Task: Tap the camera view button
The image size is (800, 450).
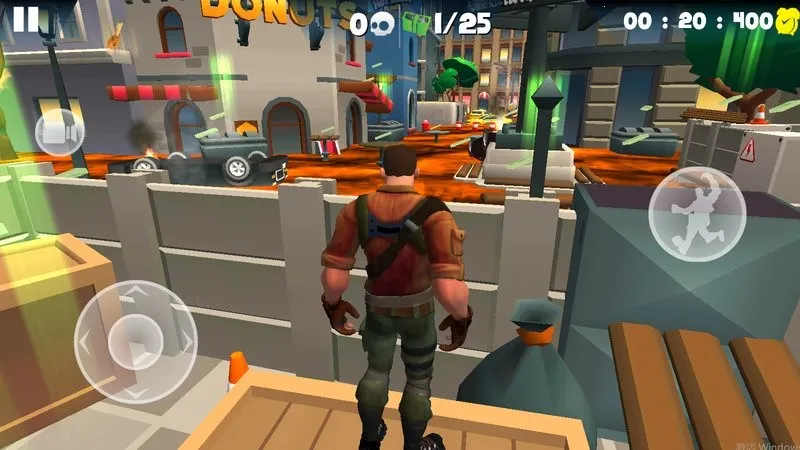Action: tap(59, 131)
